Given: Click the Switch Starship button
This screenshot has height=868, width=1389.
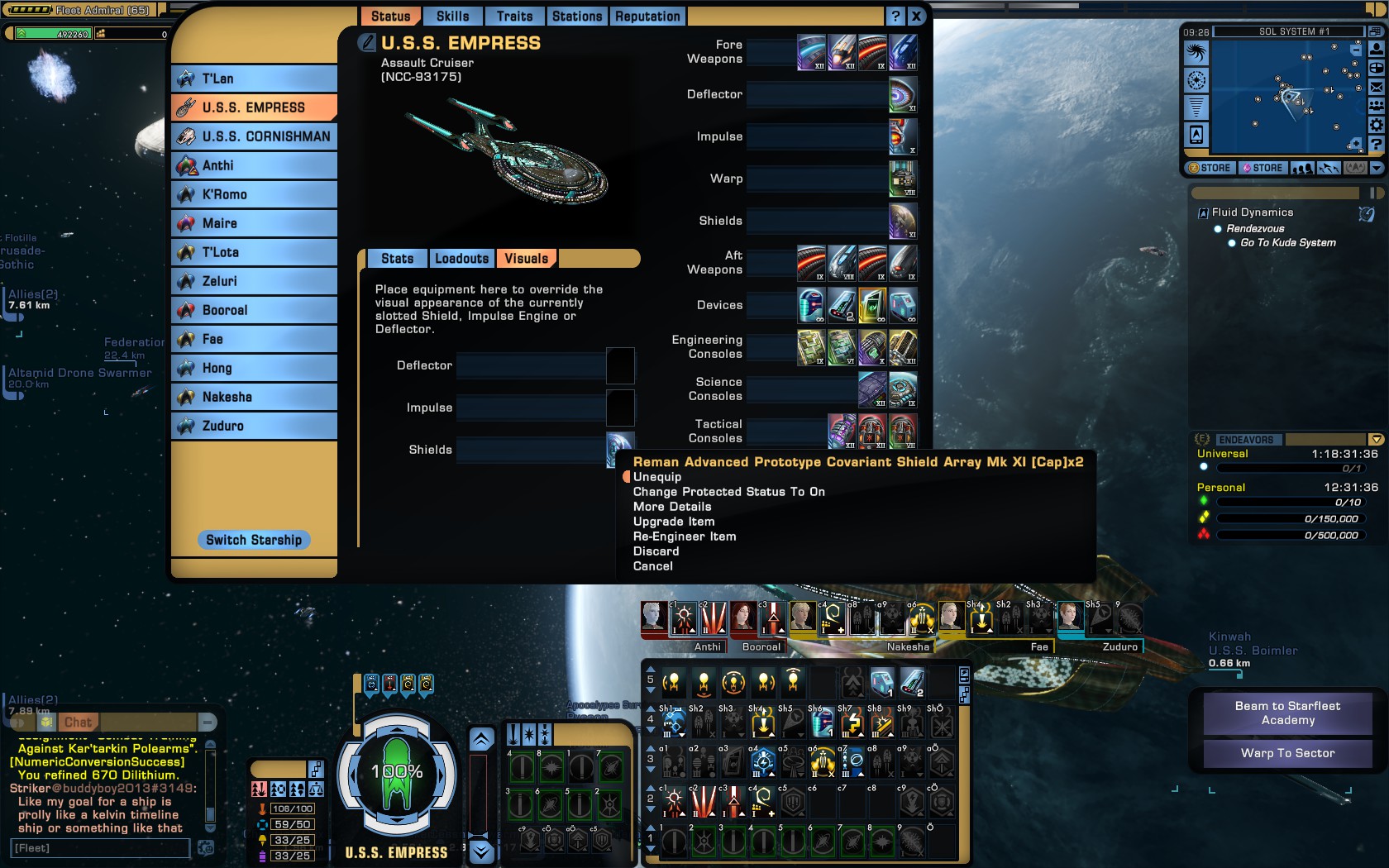Looking at the screenshot, I should pos(254,540).
